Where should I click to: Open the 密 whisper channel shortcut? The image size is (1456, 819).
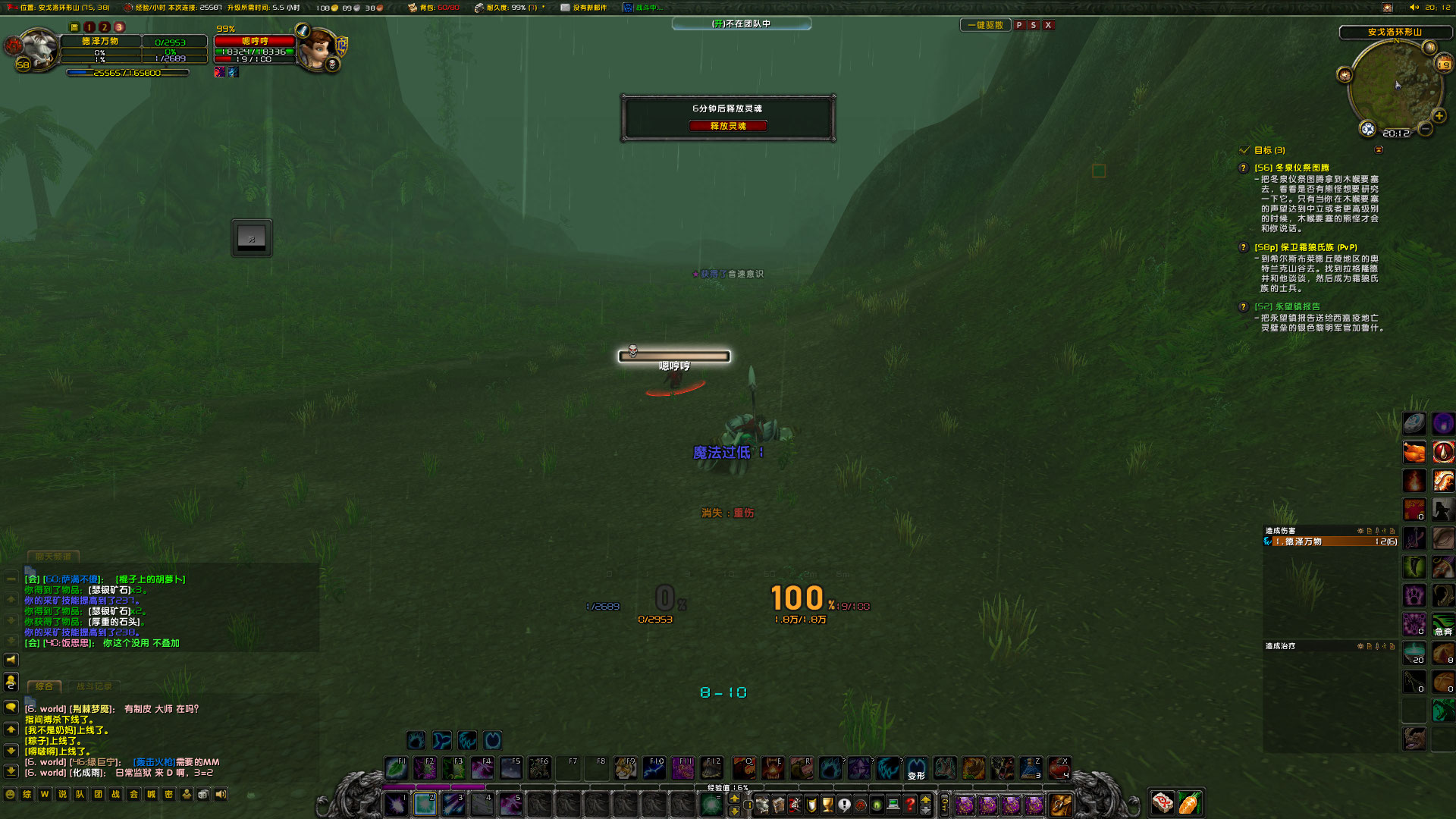click(168, 795)
